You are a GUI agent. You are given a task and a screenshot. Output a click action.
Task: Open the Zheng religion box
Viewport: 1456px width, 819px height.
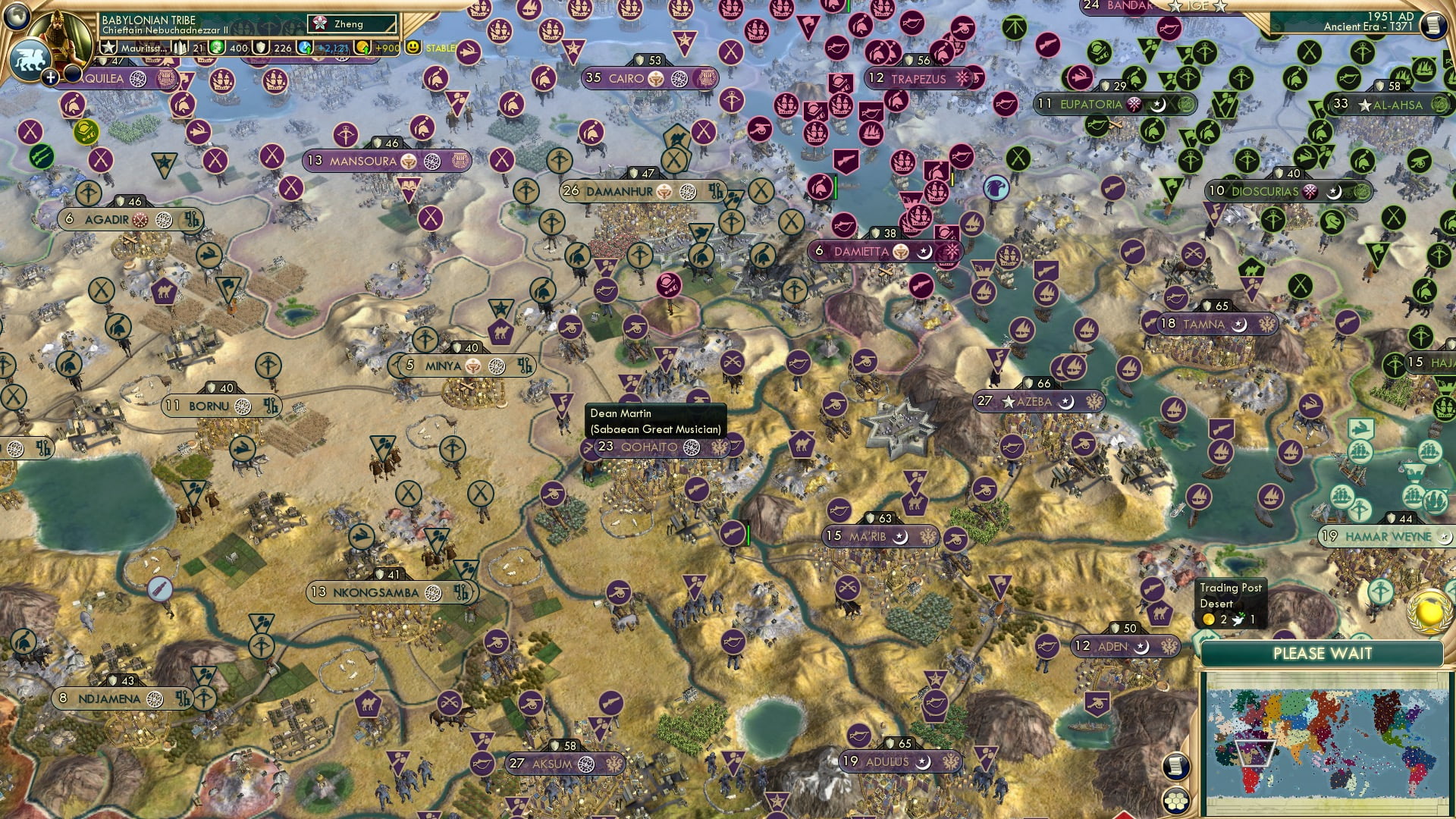point(352,24)
